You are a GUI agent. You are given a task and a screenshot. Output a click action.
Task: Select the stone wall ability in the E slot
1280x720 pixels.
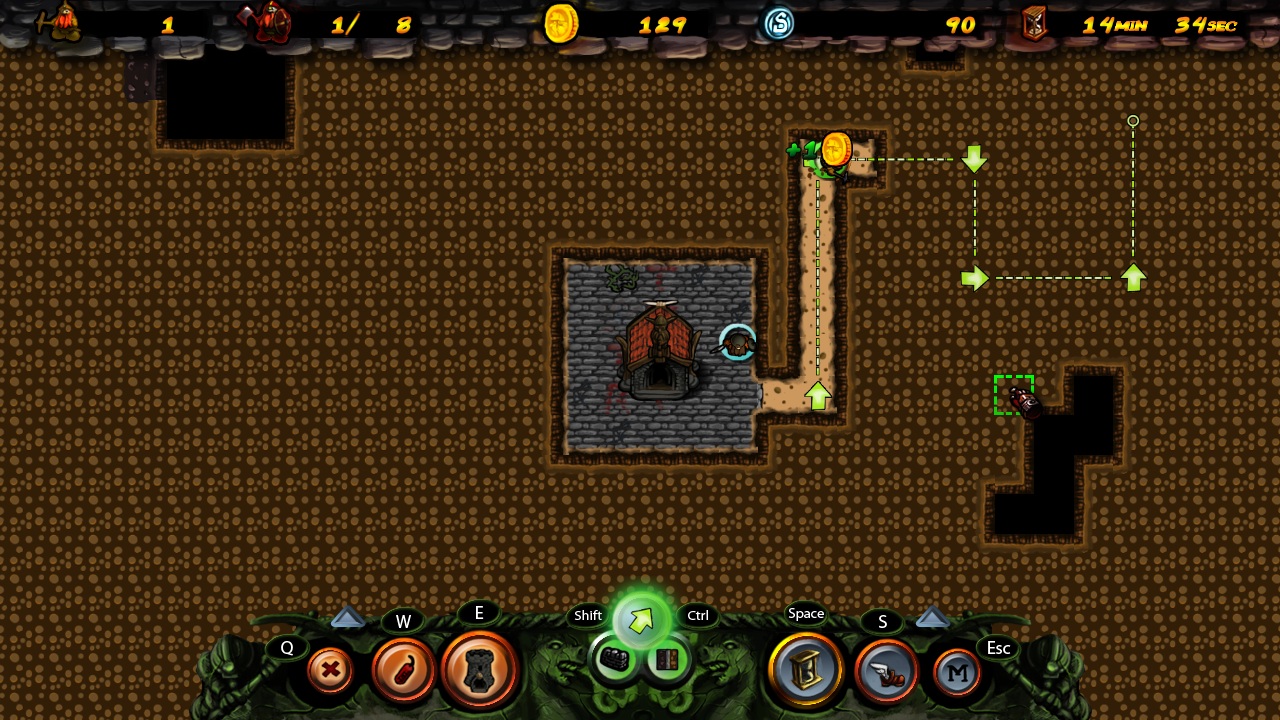tap(480, 669)
